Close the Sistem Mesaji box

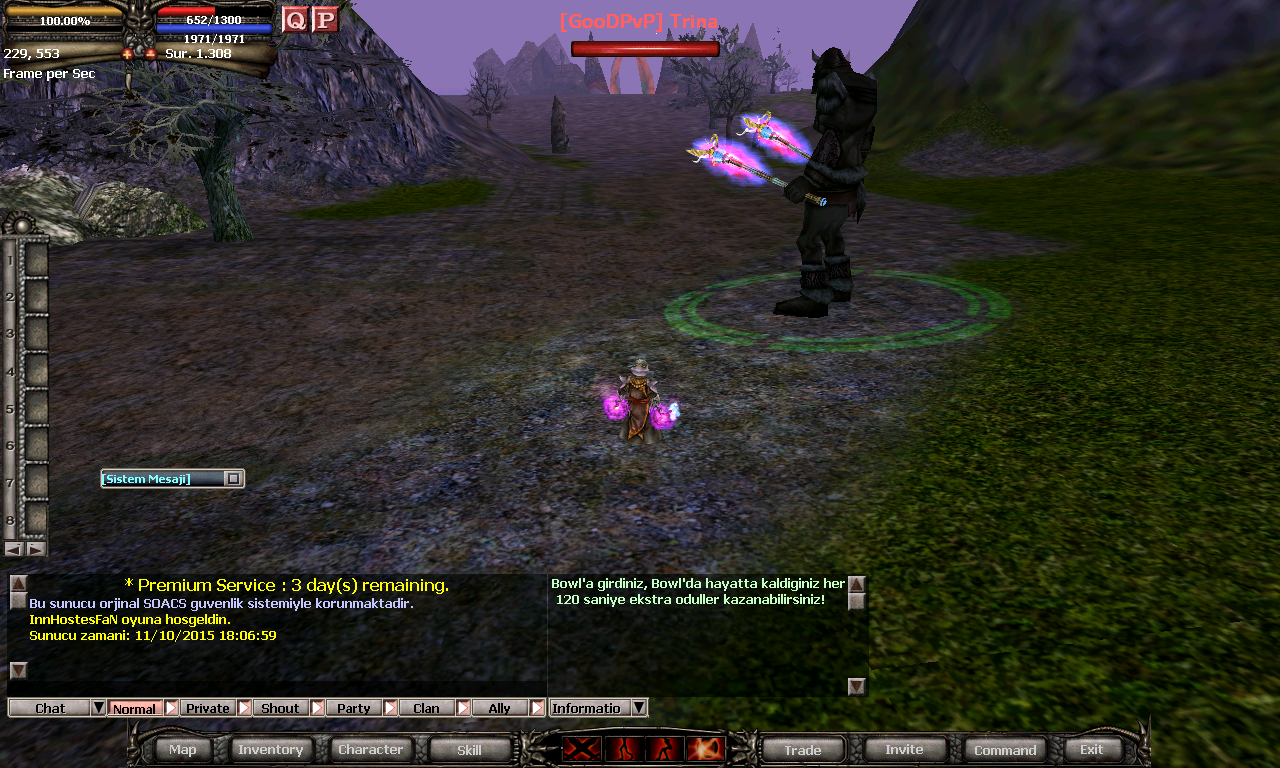click(233, 479)
